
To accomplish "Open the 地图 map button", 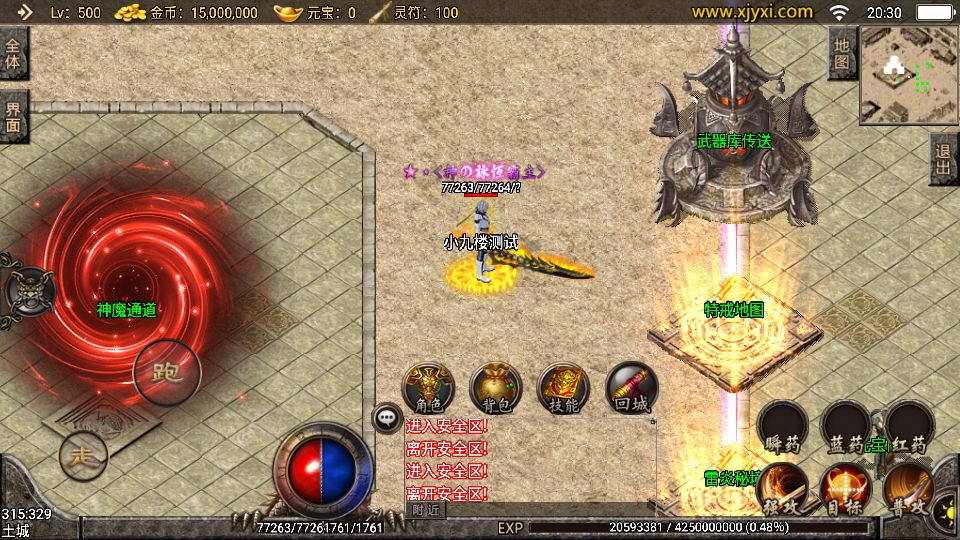I will [842, 53].
